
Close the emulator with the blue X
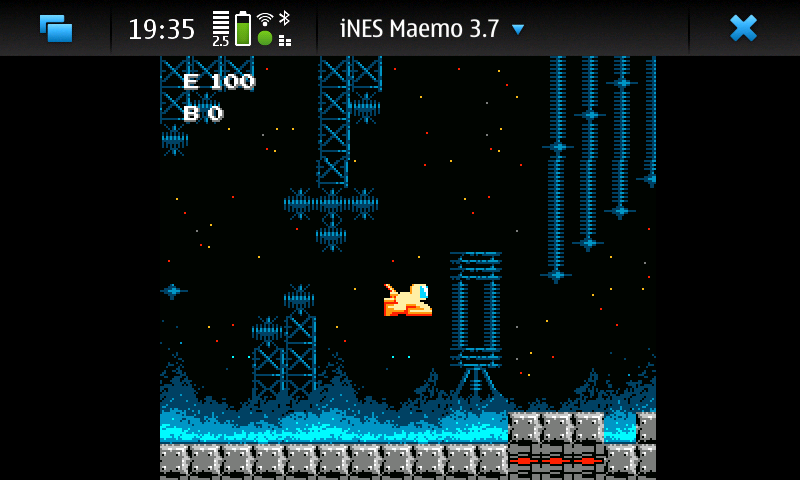[x=743, y=28]
